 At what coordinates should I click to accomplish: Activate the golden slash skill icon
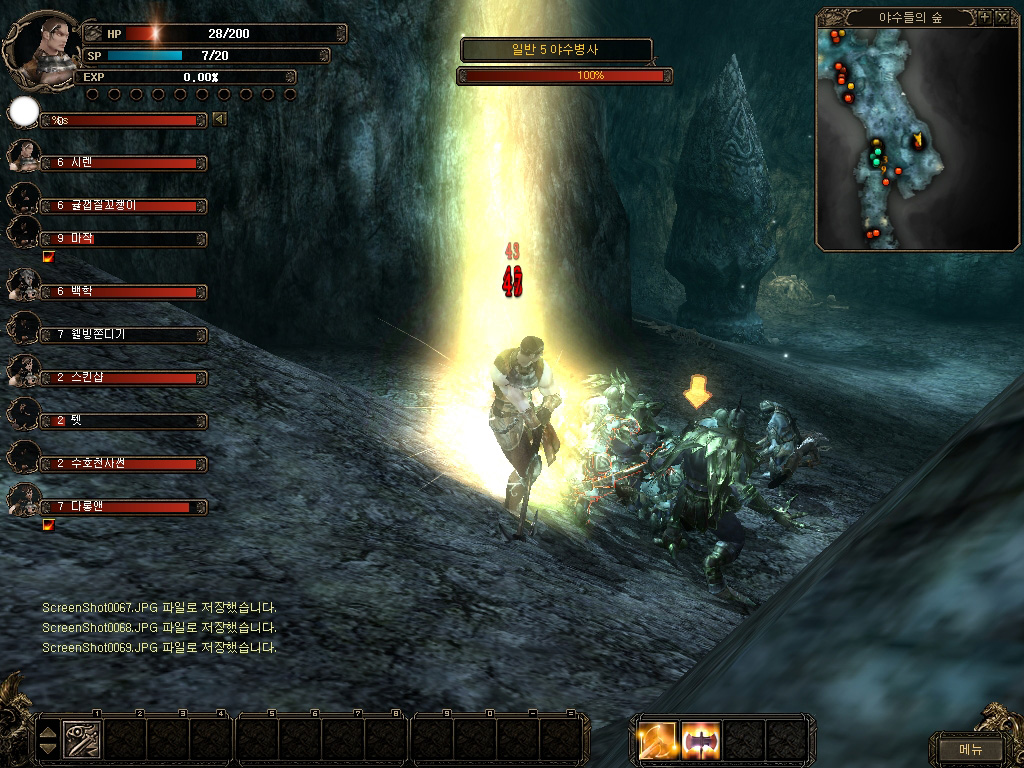(x=658, y=740)
